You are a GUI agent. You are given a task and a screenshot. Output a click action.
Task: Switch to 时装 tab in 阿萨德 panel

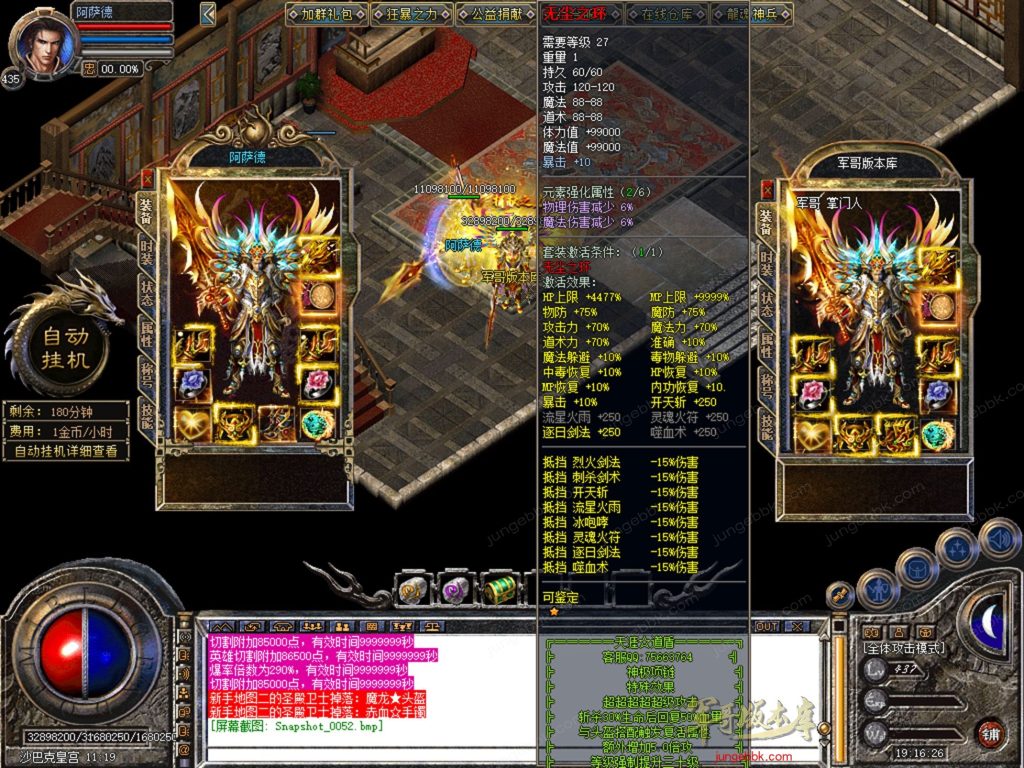[146, 251]
